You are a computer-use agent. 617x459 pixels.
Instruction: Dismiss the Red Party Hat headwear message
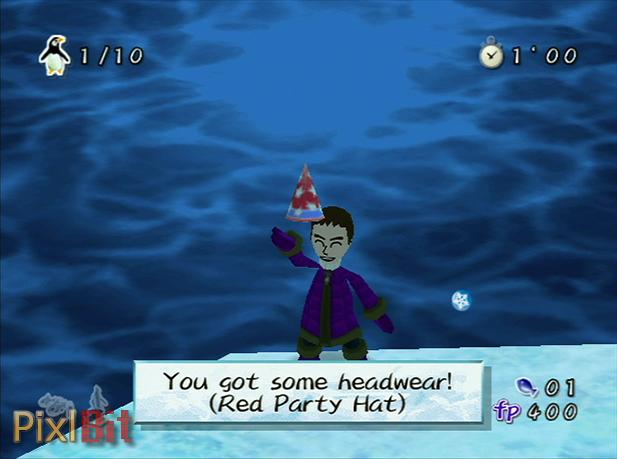coord(309,391)
